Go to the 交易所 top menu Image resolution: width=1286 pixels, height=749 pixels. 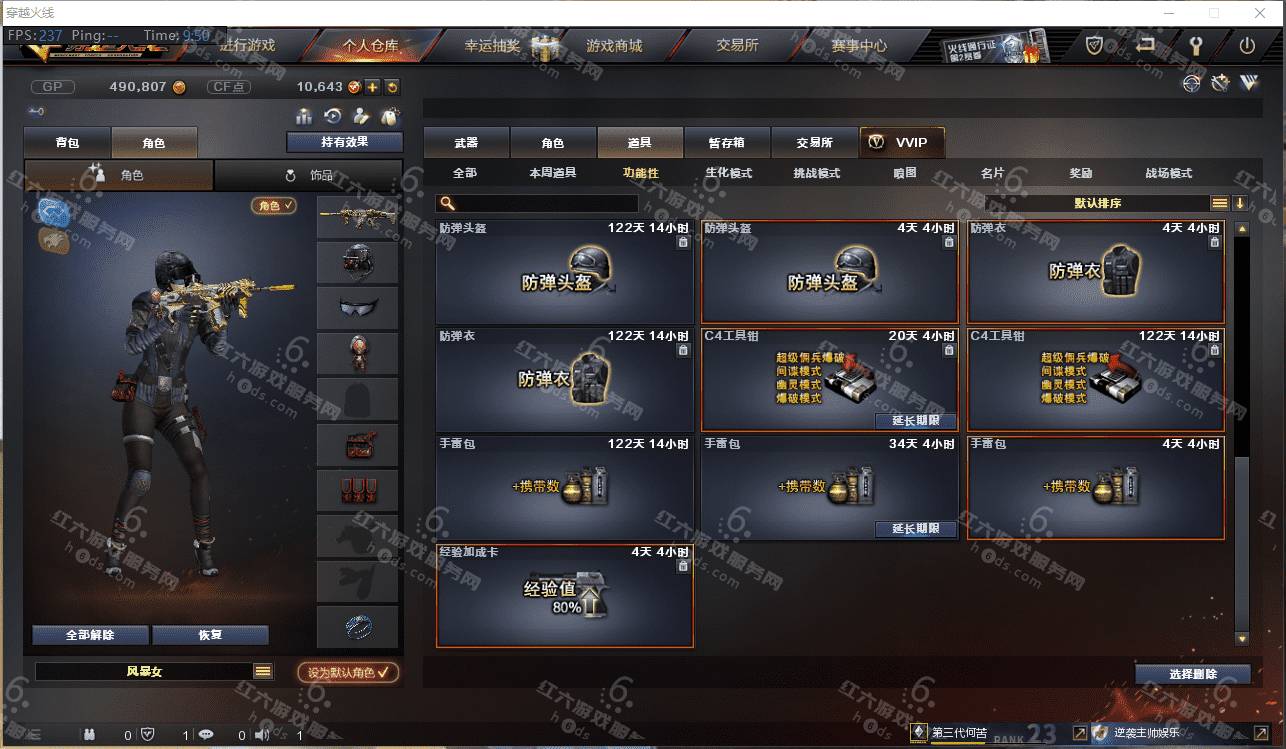coord(737,46)
